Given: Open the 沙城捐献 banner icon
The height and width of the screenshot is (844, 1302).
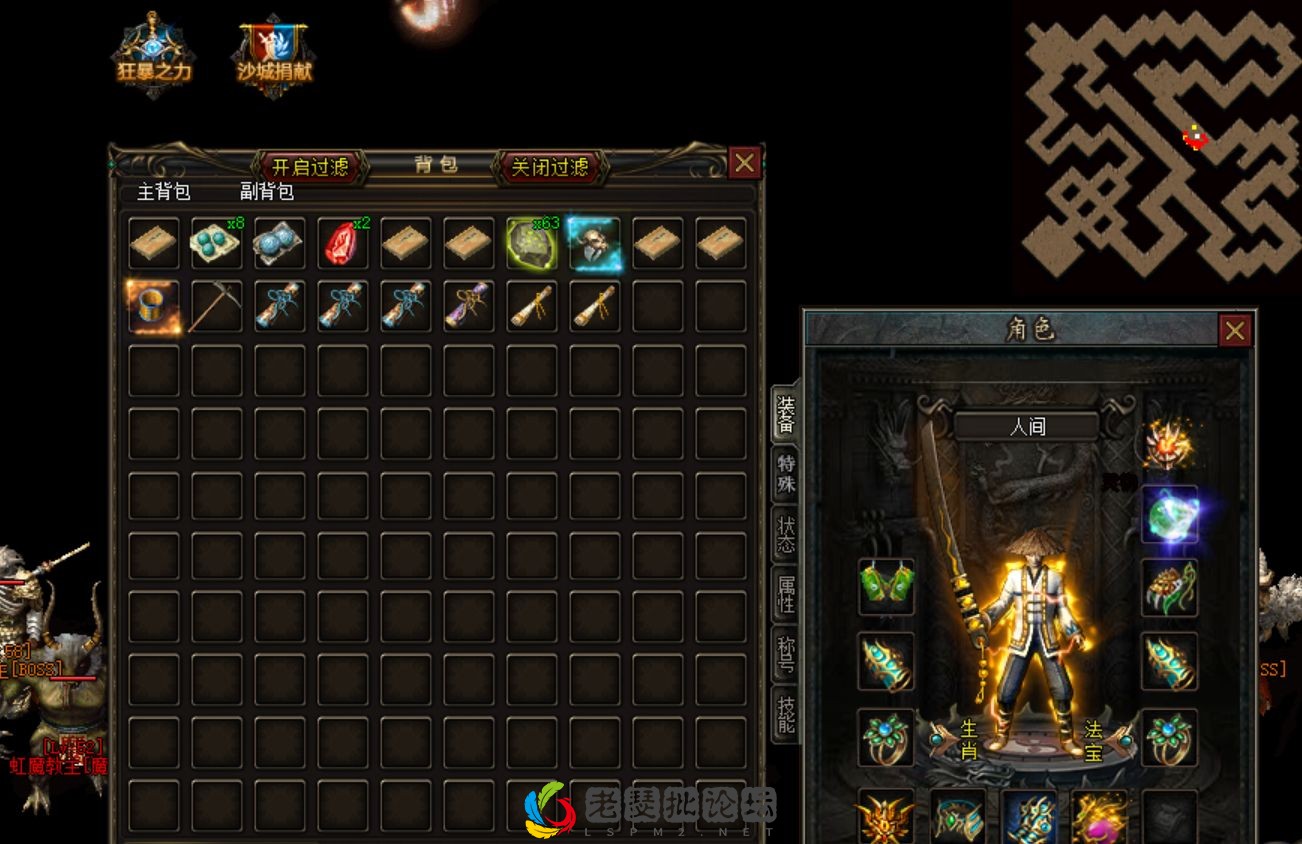Looking at the screenshot, I should pos(274,55).
